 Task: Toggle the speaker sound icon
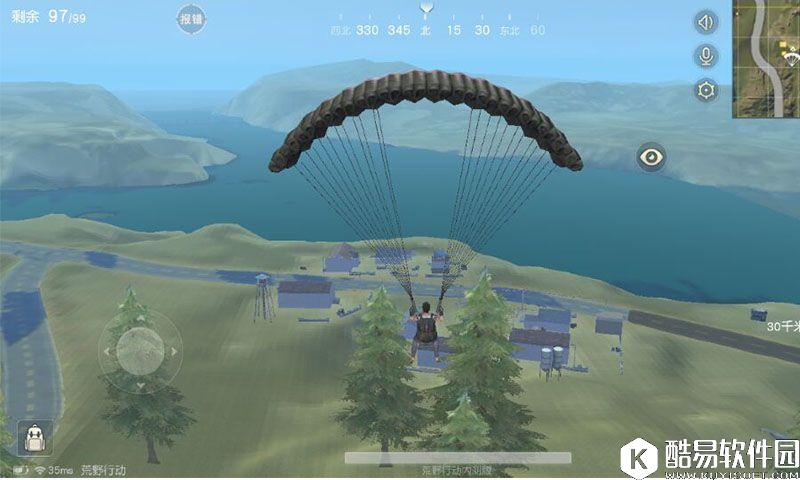[707, 22]
